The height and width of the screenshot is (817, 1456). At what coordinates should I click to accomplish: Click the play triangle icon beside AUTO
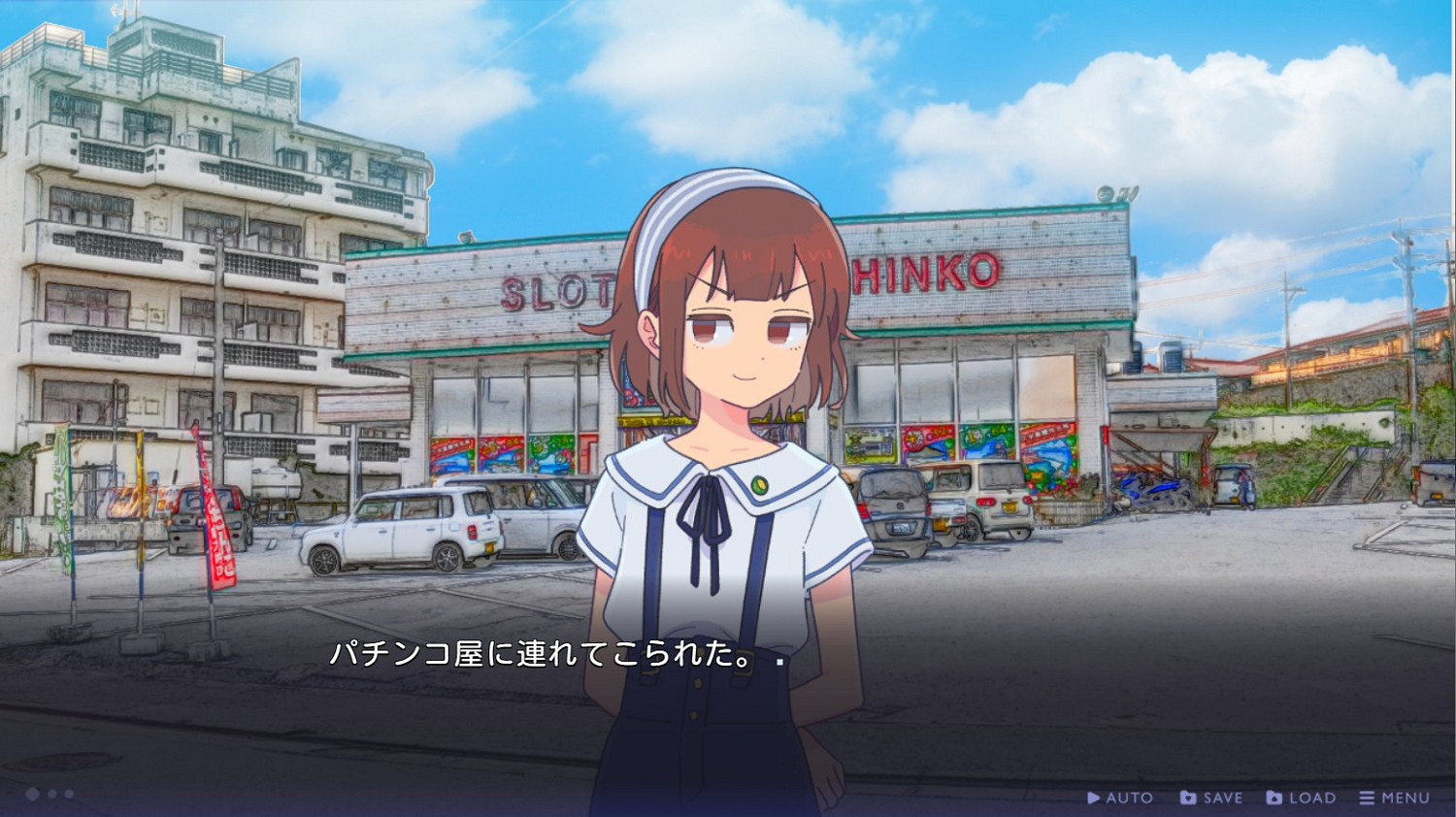pyautogui.click(x=1095, y=797)
